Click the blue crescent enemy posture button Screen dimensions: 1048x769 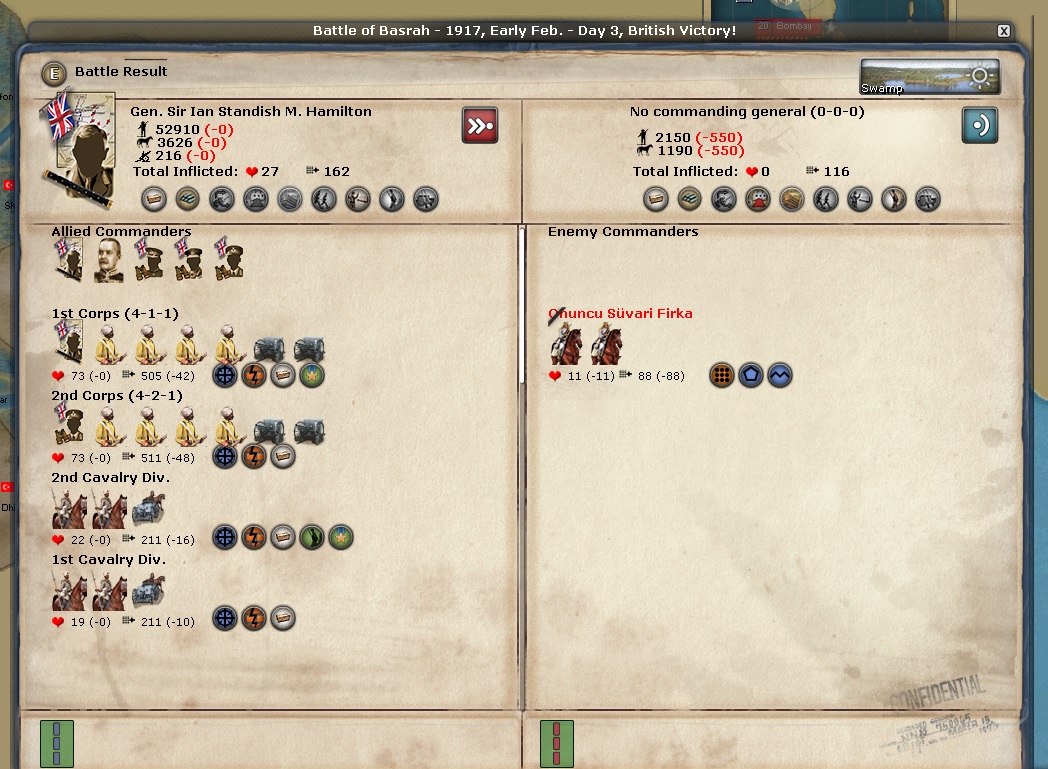point(980,126)
